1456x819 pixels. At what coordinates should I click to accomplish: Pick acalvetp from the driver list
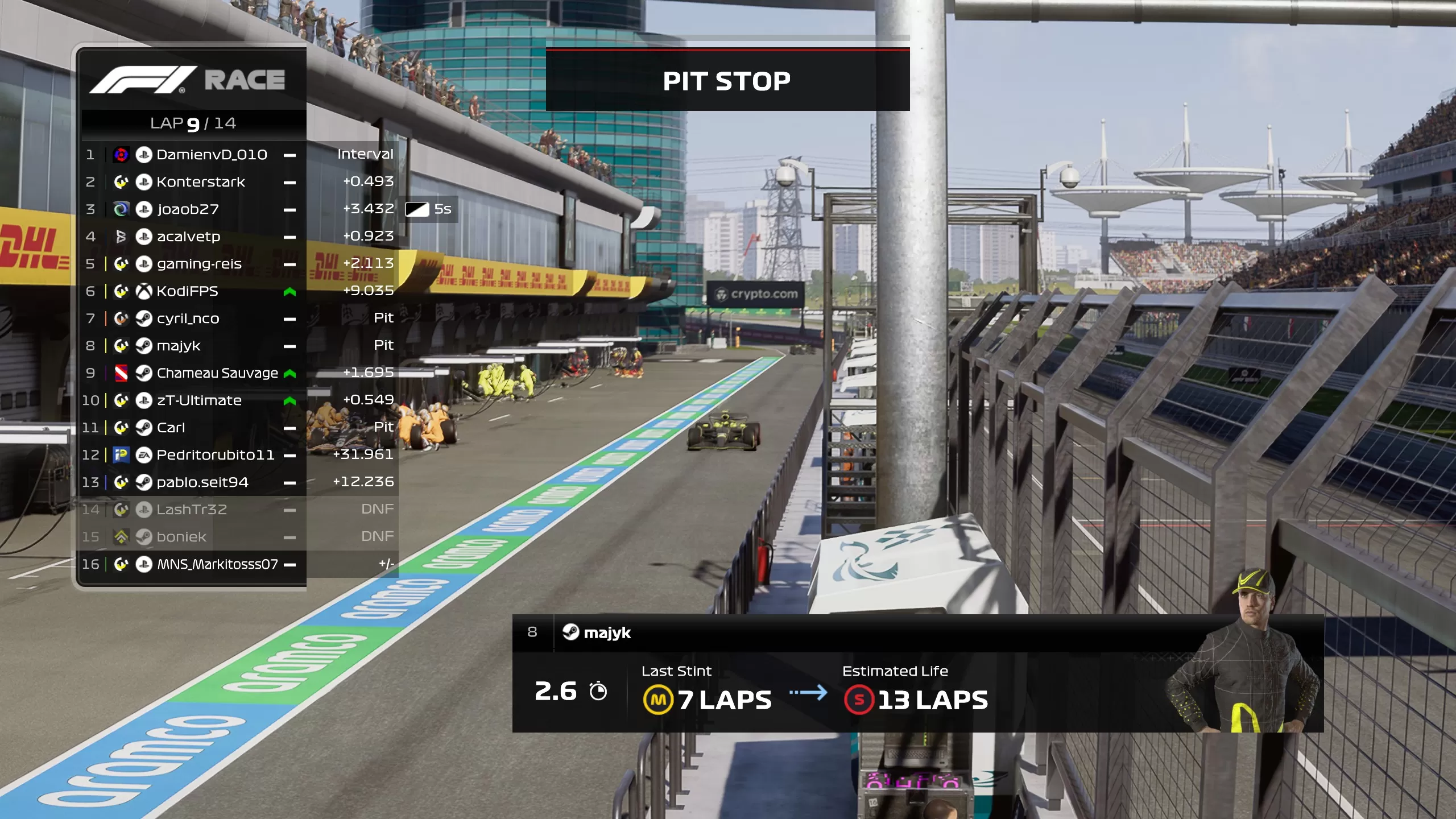coord(188,237)
